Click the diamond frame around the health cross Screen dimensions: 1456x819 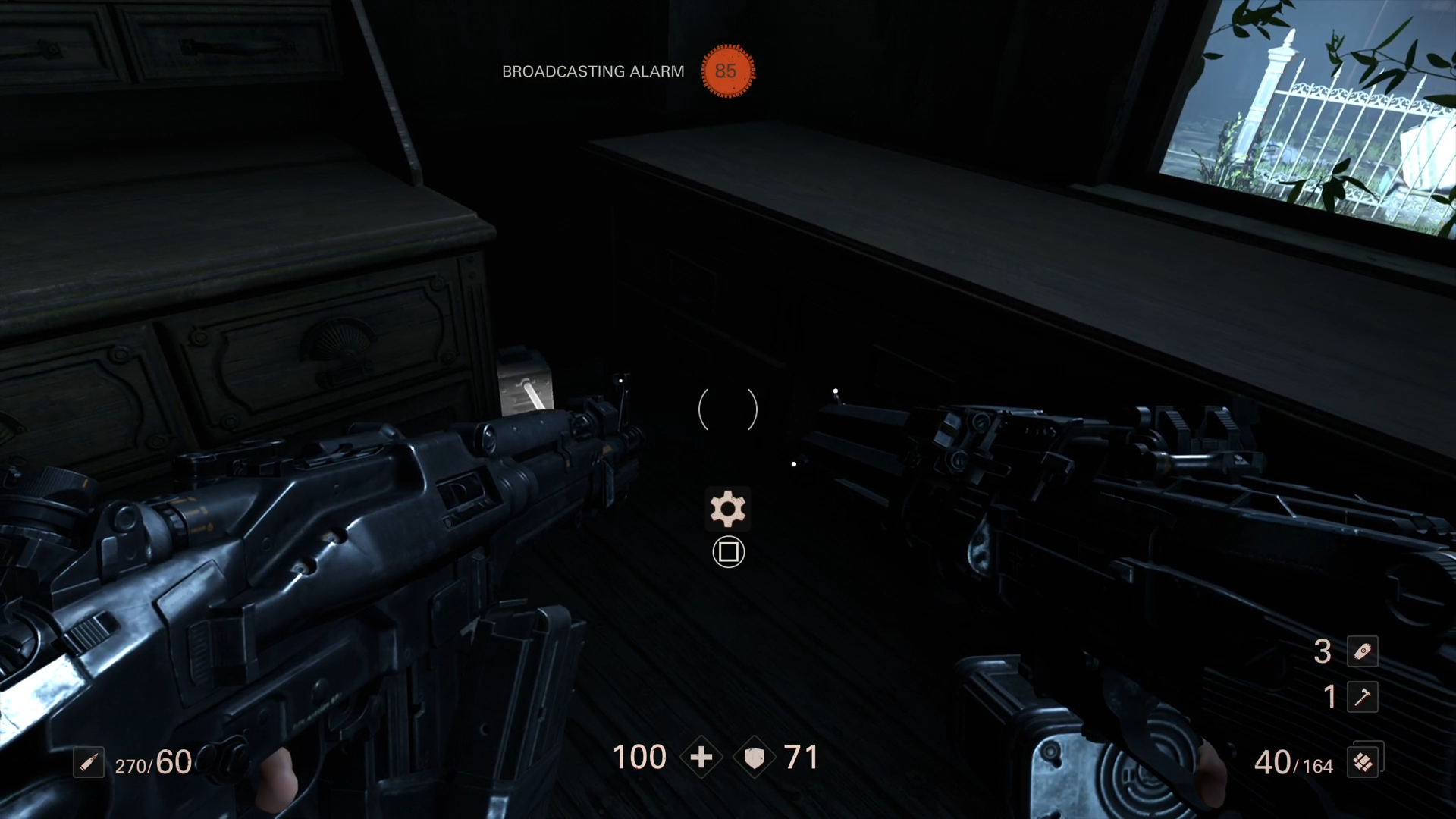coord(701,757)
